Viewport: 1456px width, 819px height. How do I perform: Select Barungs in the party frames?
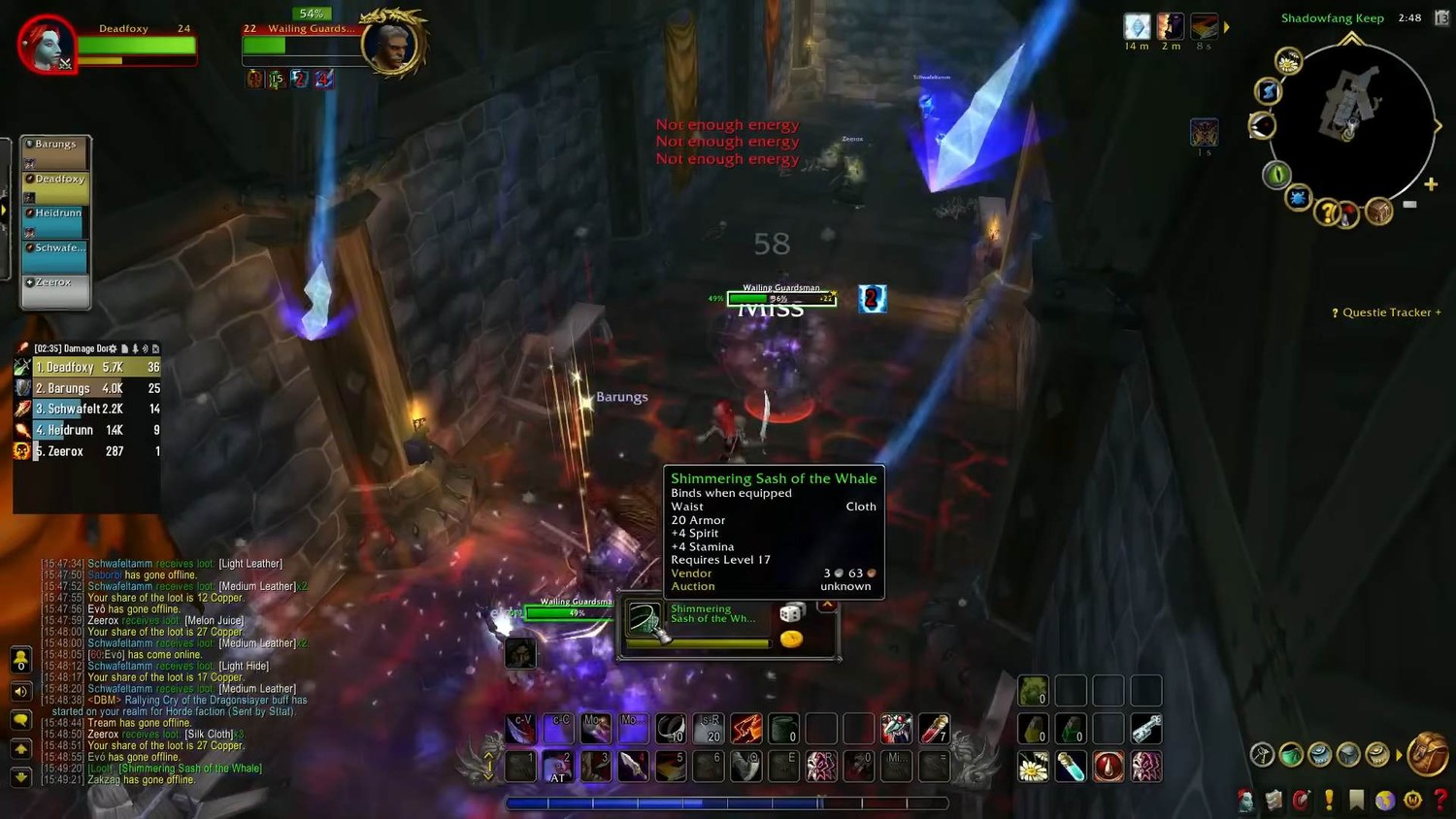(x=56, y=152)
